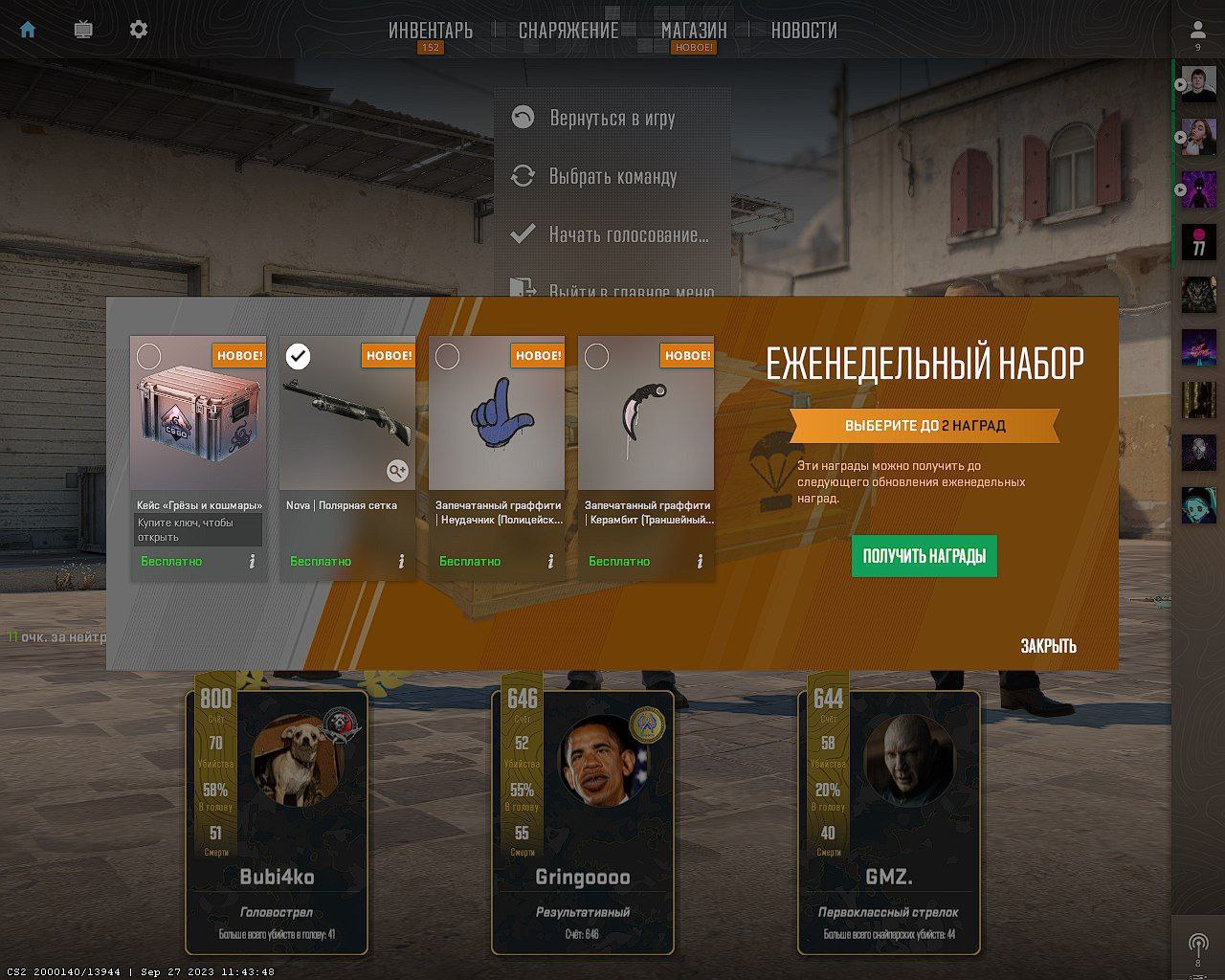Show info for the Кейс reward
This screenshot has width=1225, height=980.
coord(252,562)
